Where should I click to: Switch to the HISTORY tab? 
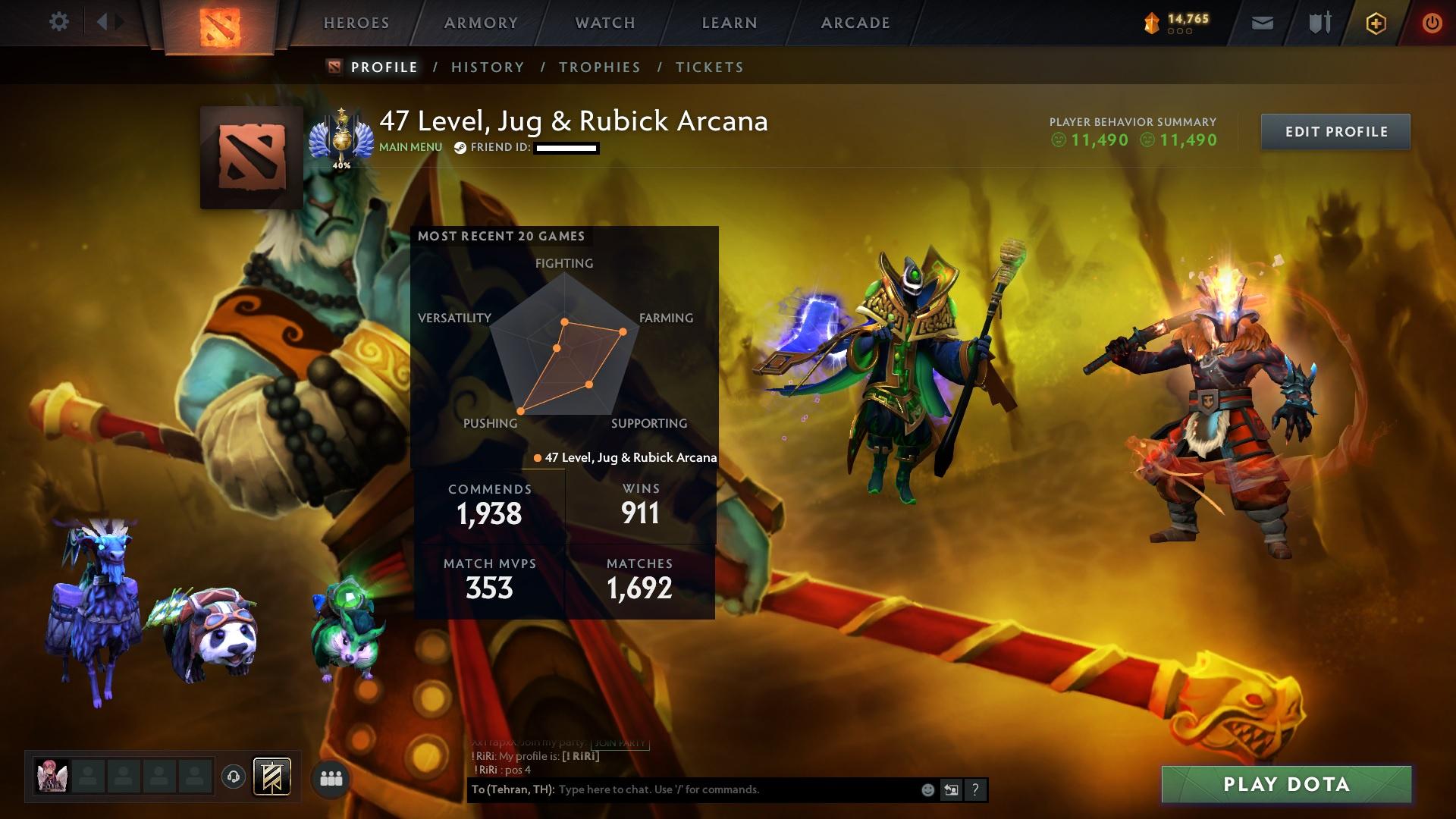(x=487, y=67)
